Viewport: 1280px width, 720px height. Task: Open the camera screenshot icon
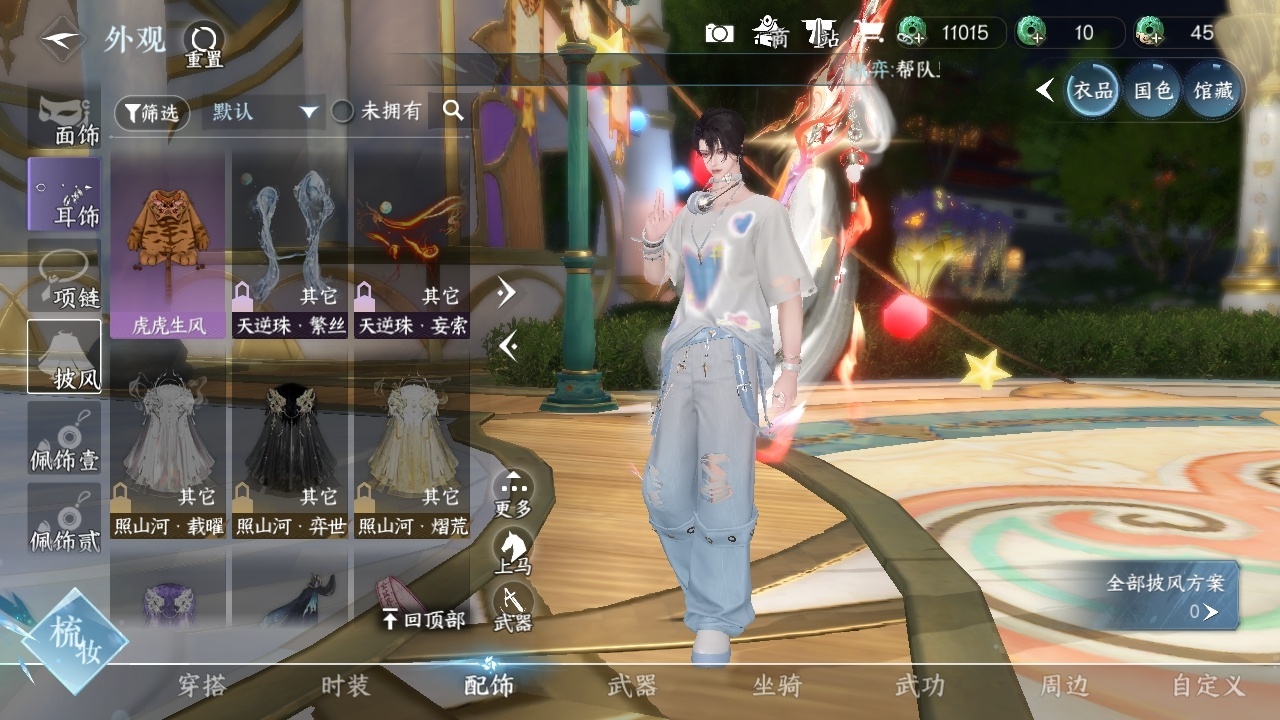tap(719, 34)
